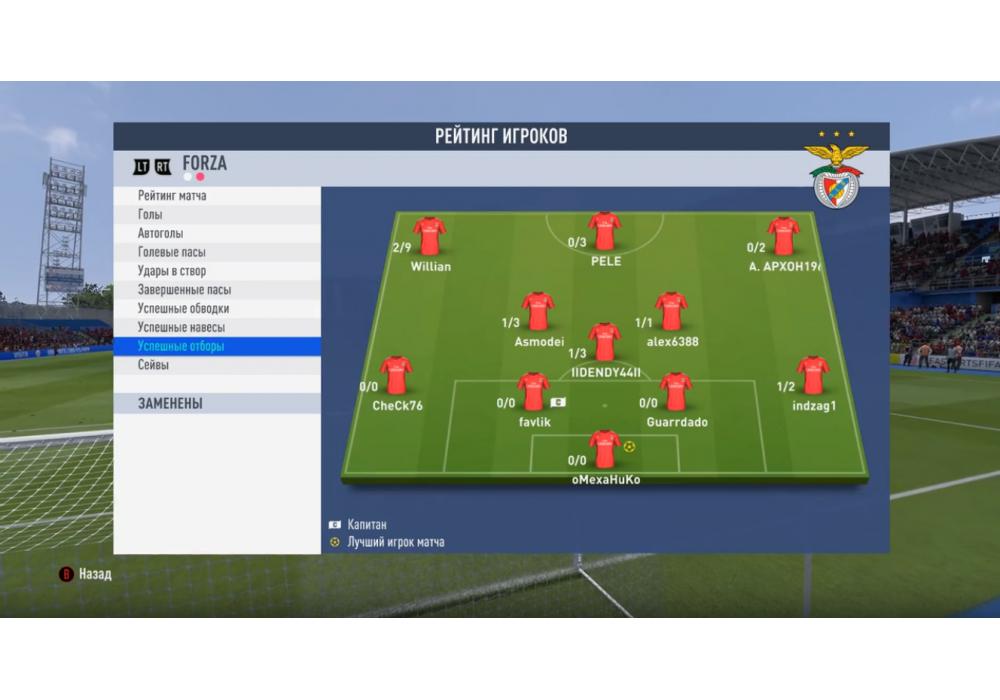Select the Успешные навесы row

click(217, 328)
